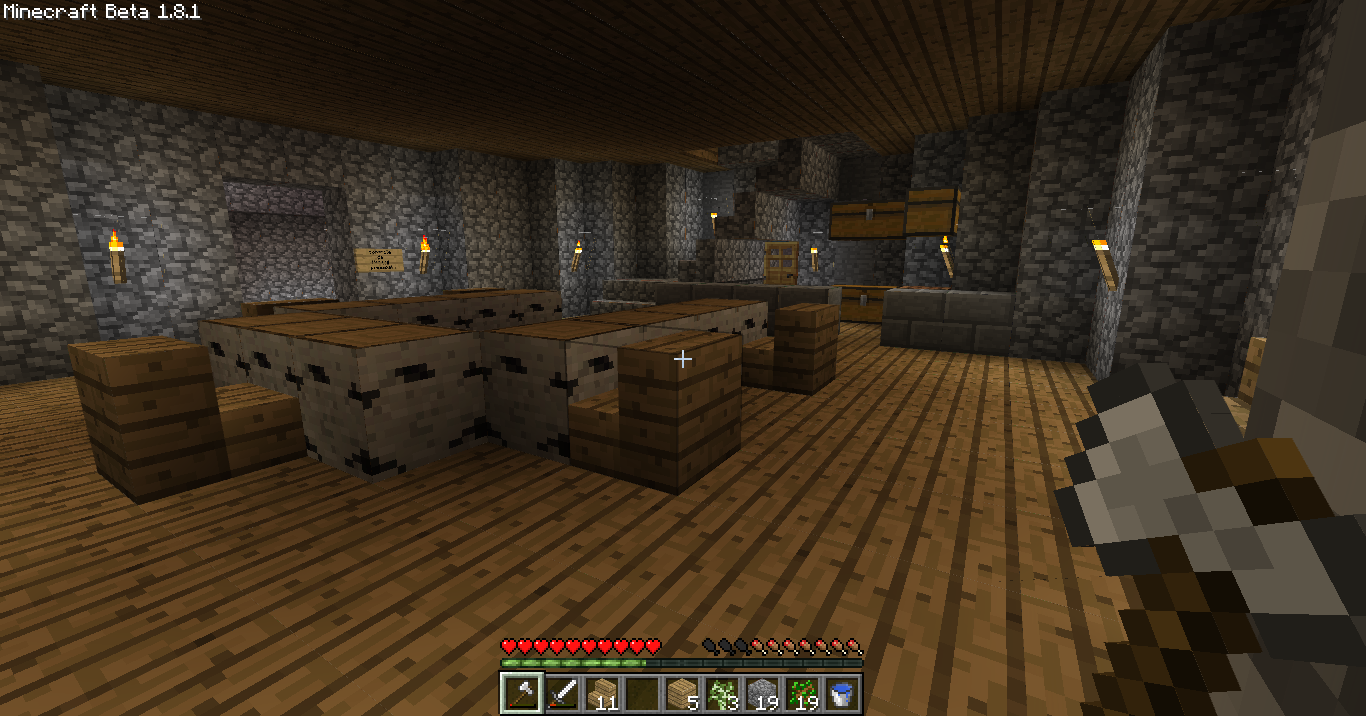Viewport: 1366px width, 716px height.
Task: Choose the gravel block stack
Action: [x=762, y=692]
